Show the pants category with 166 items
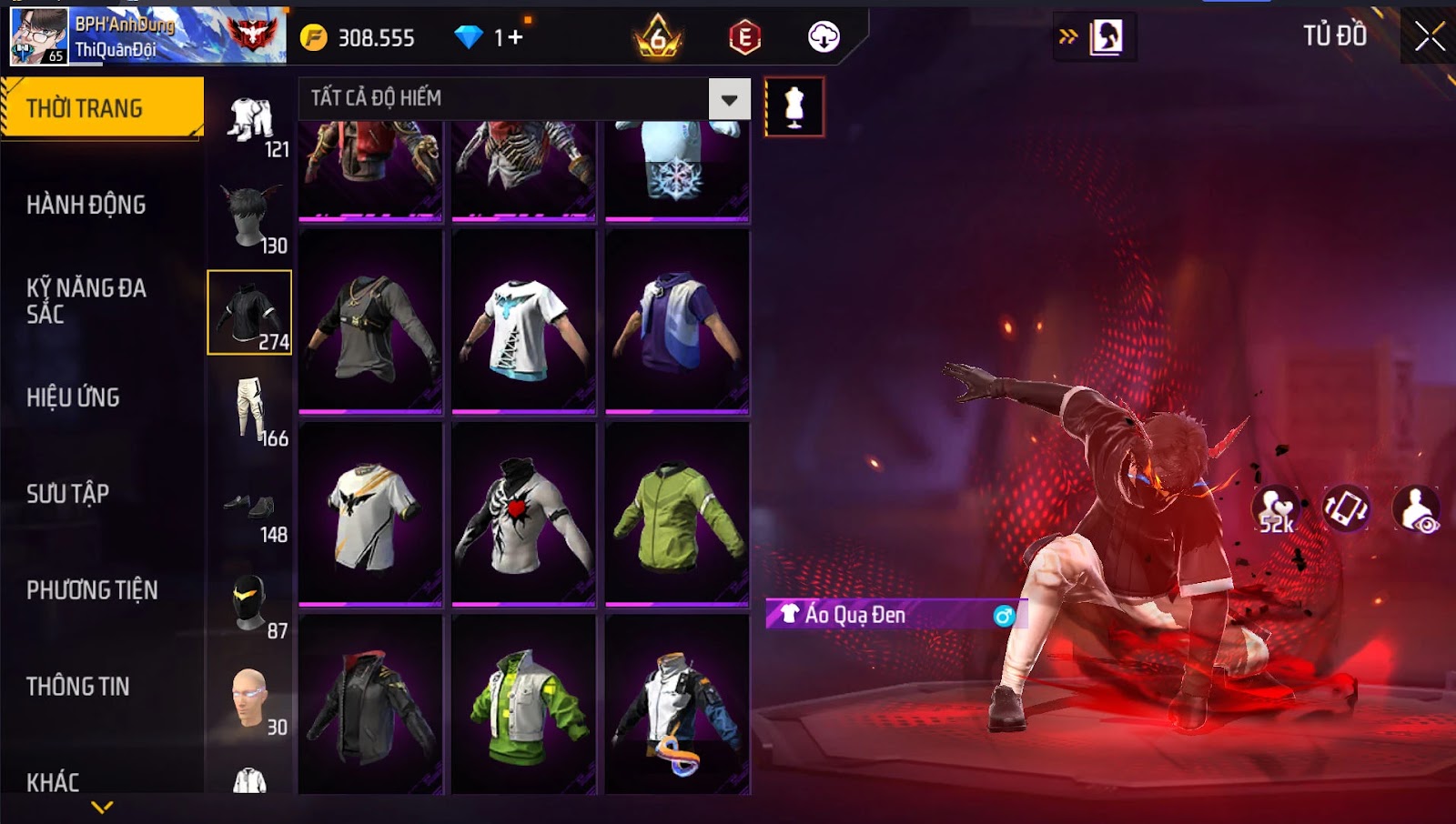This screenshot has width=1456, height=824. (x=250, y=411)
